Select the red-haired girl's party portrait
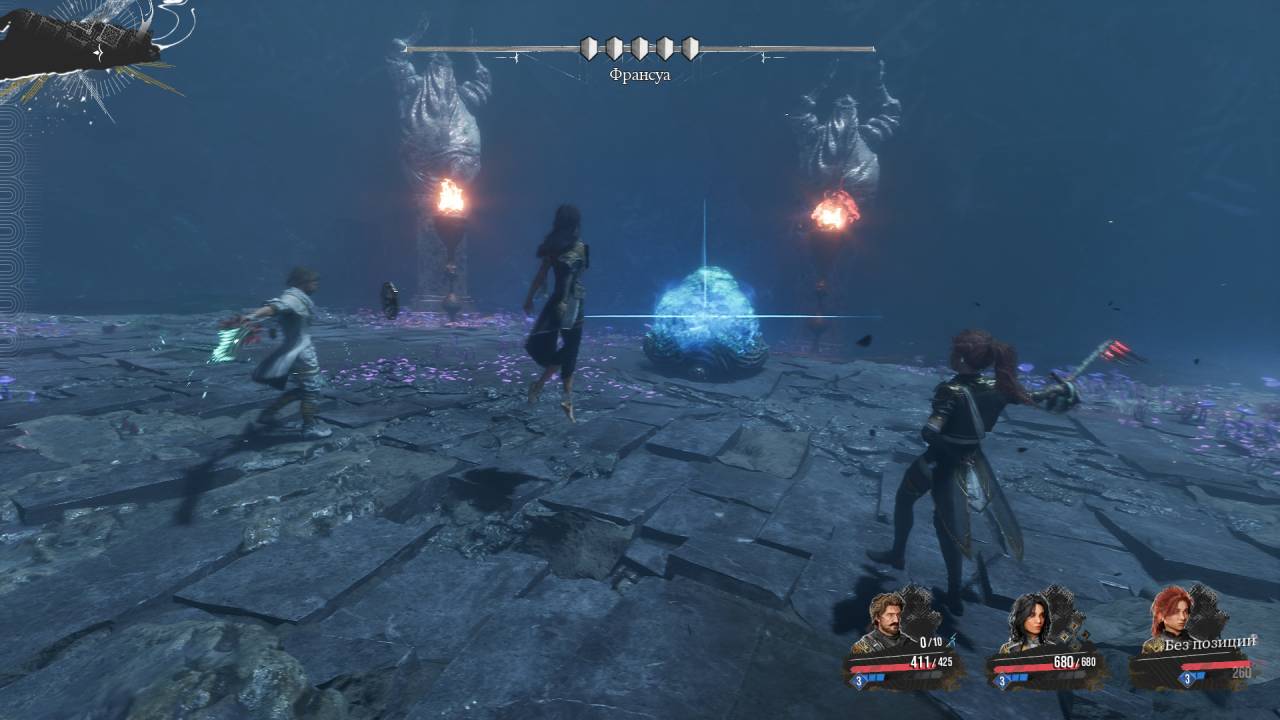 pos(1172,616)
